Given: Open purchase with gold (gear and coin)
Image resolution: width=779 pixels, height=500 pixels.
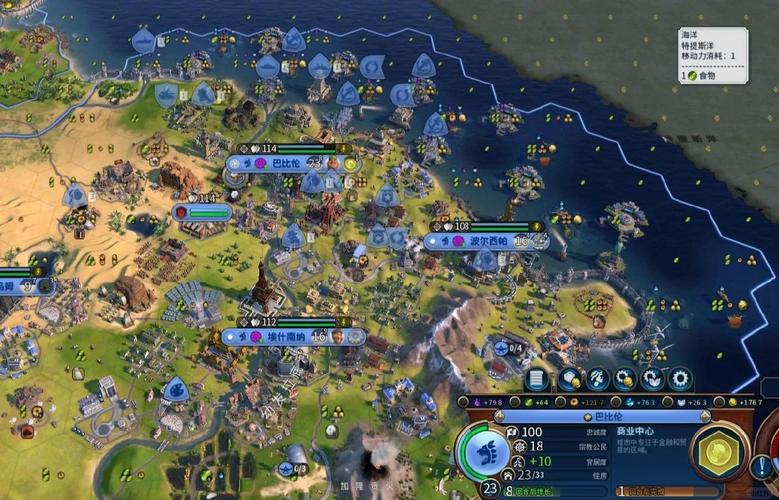Looking at the screenshot, I should [x=626, y=379].
